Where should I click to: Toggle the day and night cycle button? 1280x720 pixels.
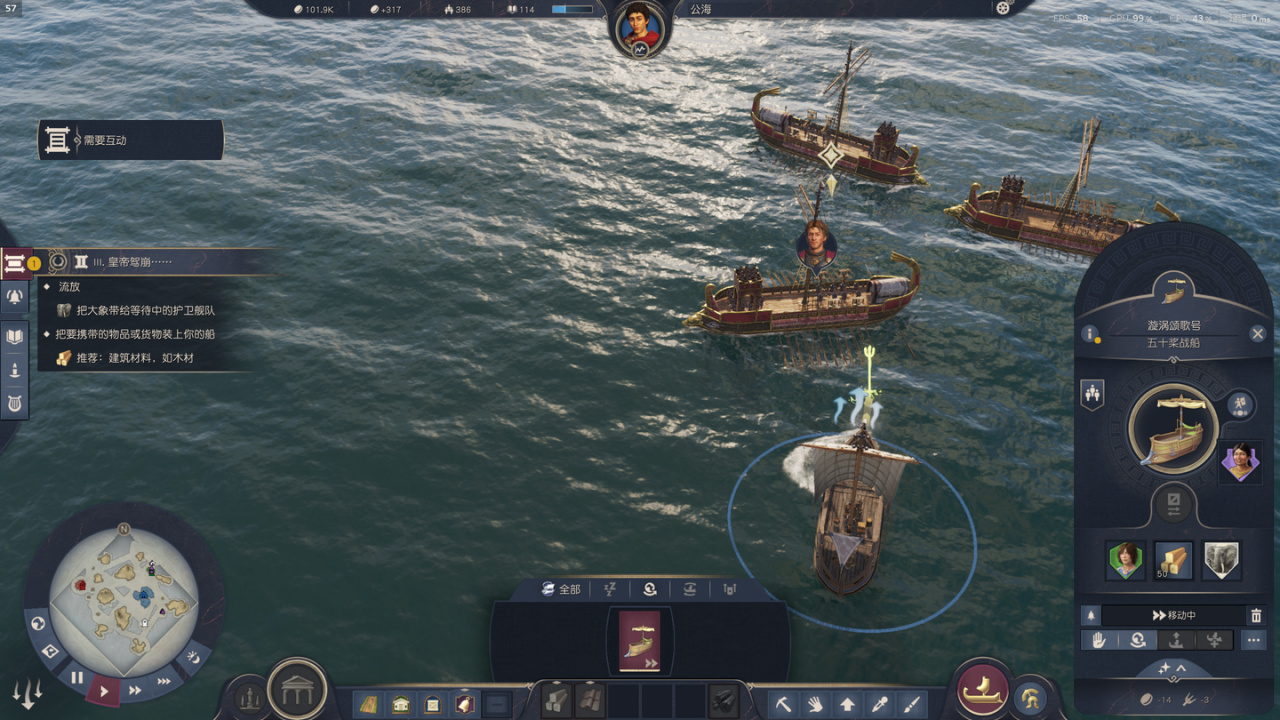coord(195,658)
